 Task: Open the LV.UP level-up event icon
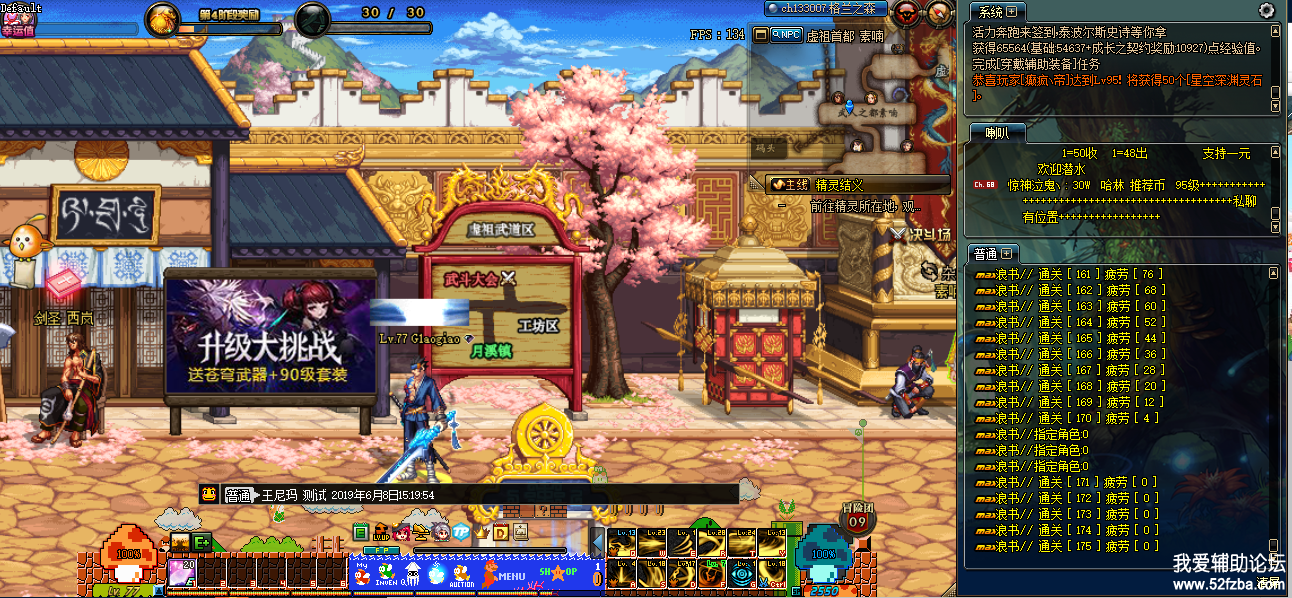coord(381,532)
